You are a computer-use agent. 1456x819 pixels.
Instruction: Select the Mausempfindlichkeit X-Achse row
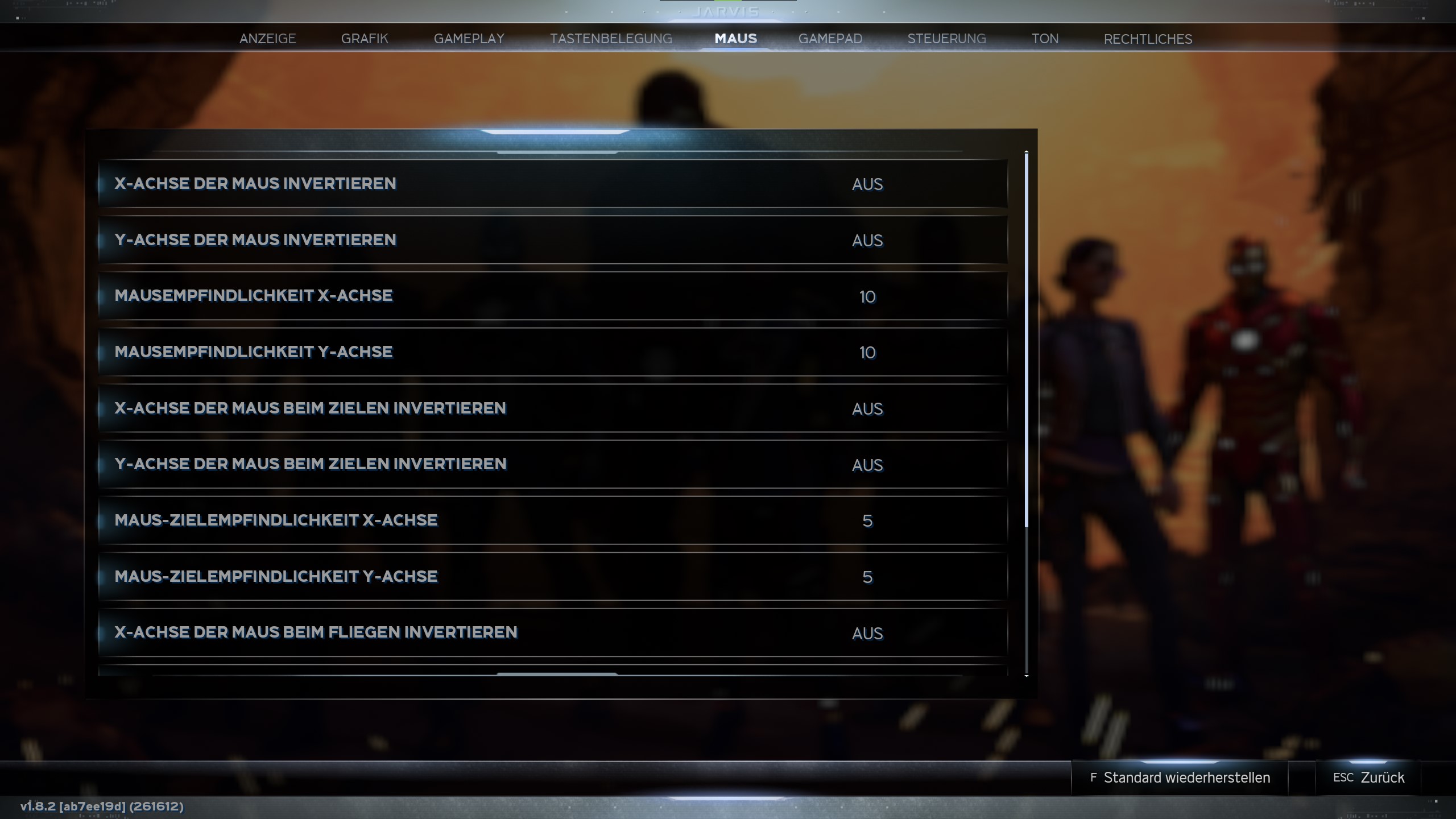552,296
